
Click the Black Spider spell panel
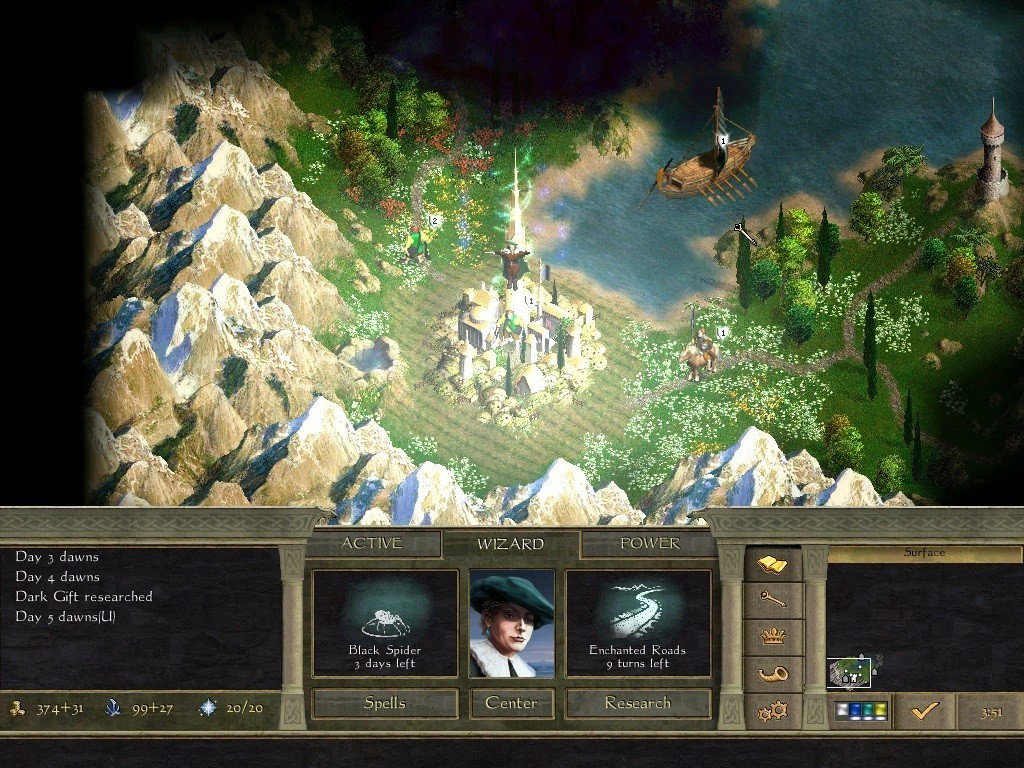(385, 624)
